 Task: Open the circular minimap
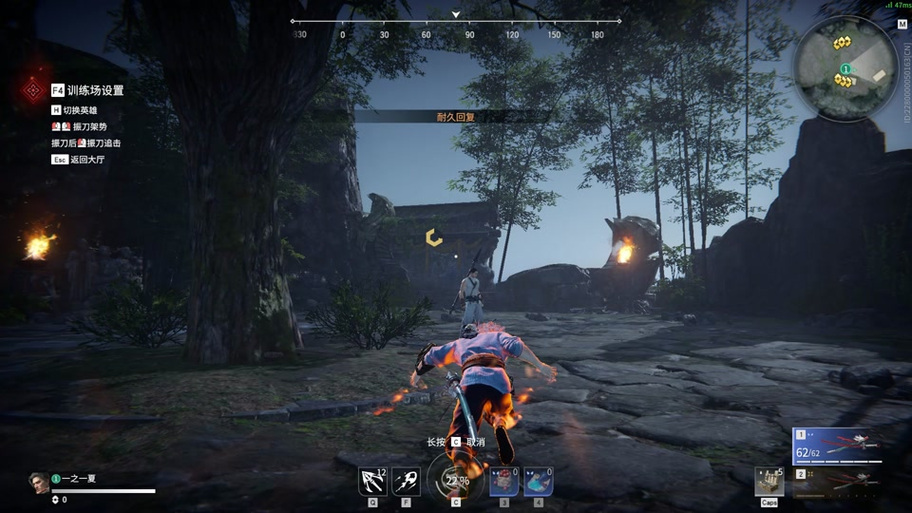(x=846, y=68)
